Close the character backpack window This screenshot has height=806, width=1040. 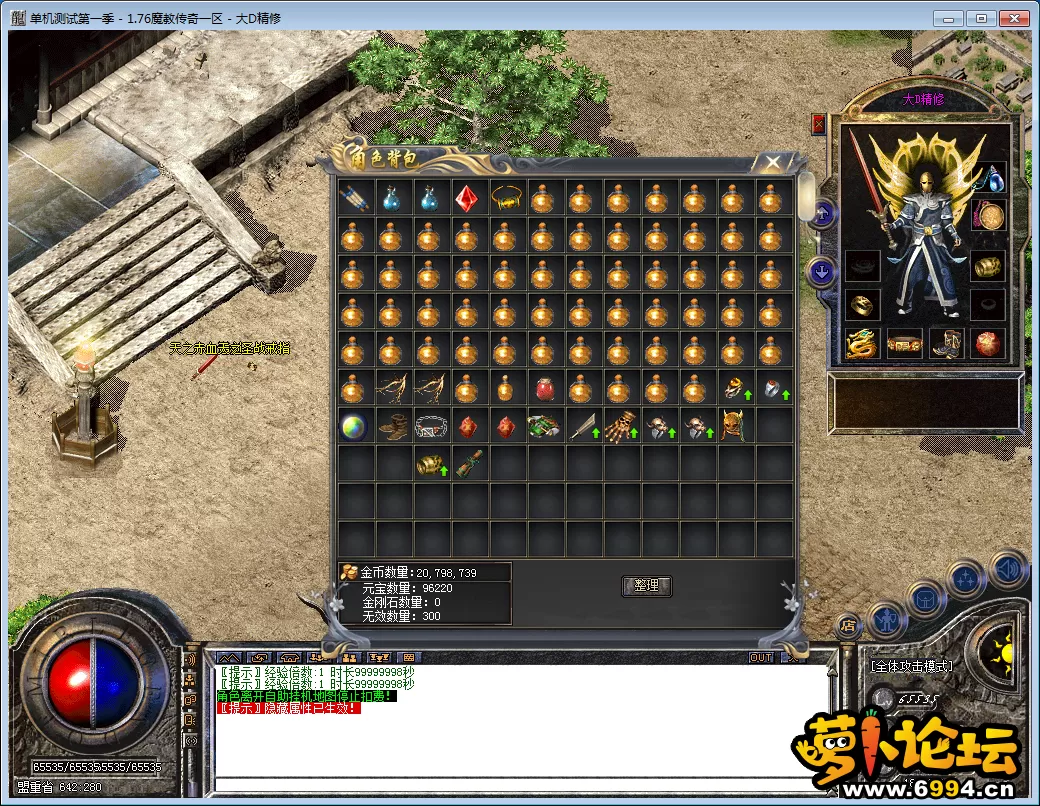(x=773, y=162)
